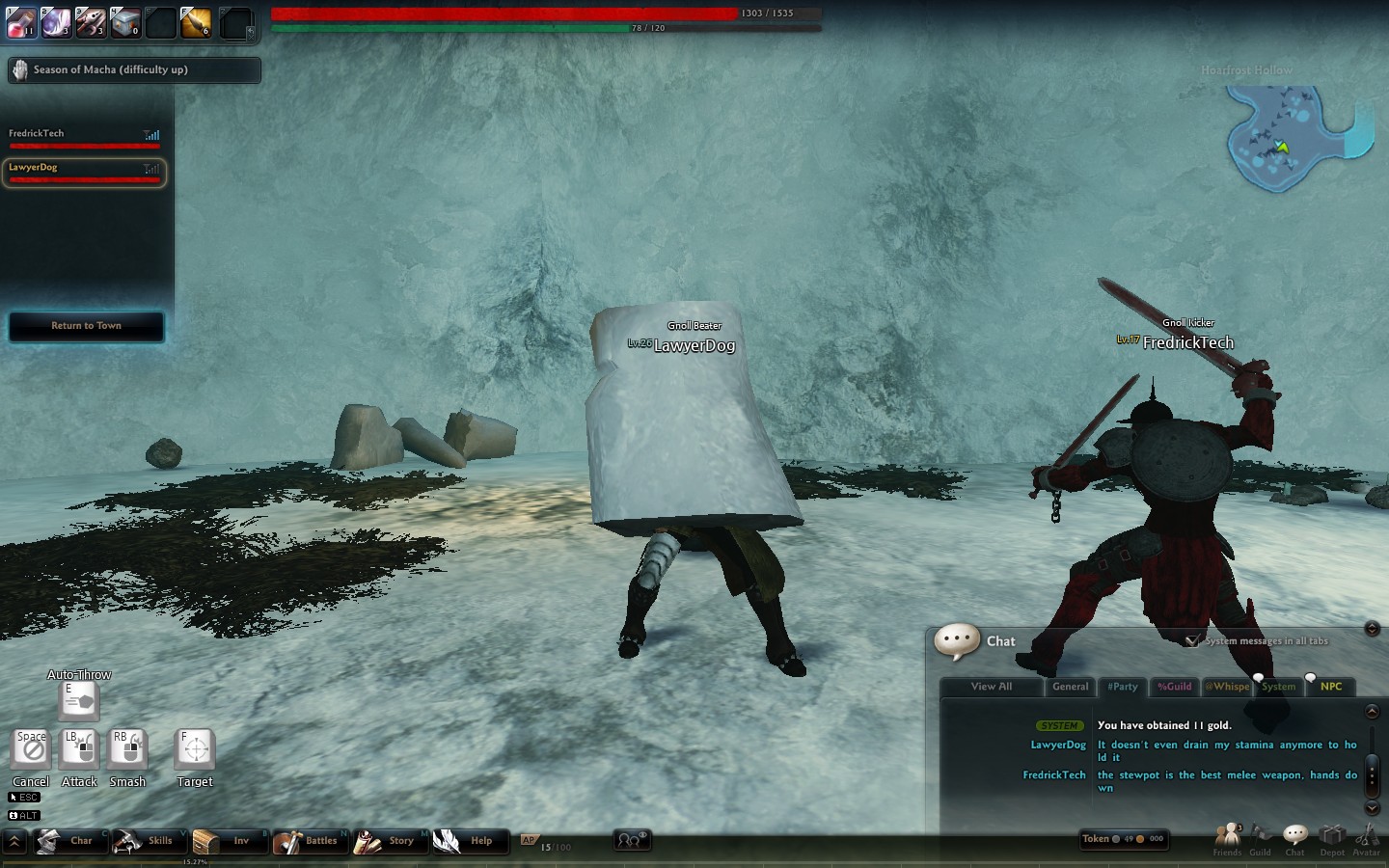Click Return to Town button
This screenshot has height=868, width=1389.
click(86, 326)
